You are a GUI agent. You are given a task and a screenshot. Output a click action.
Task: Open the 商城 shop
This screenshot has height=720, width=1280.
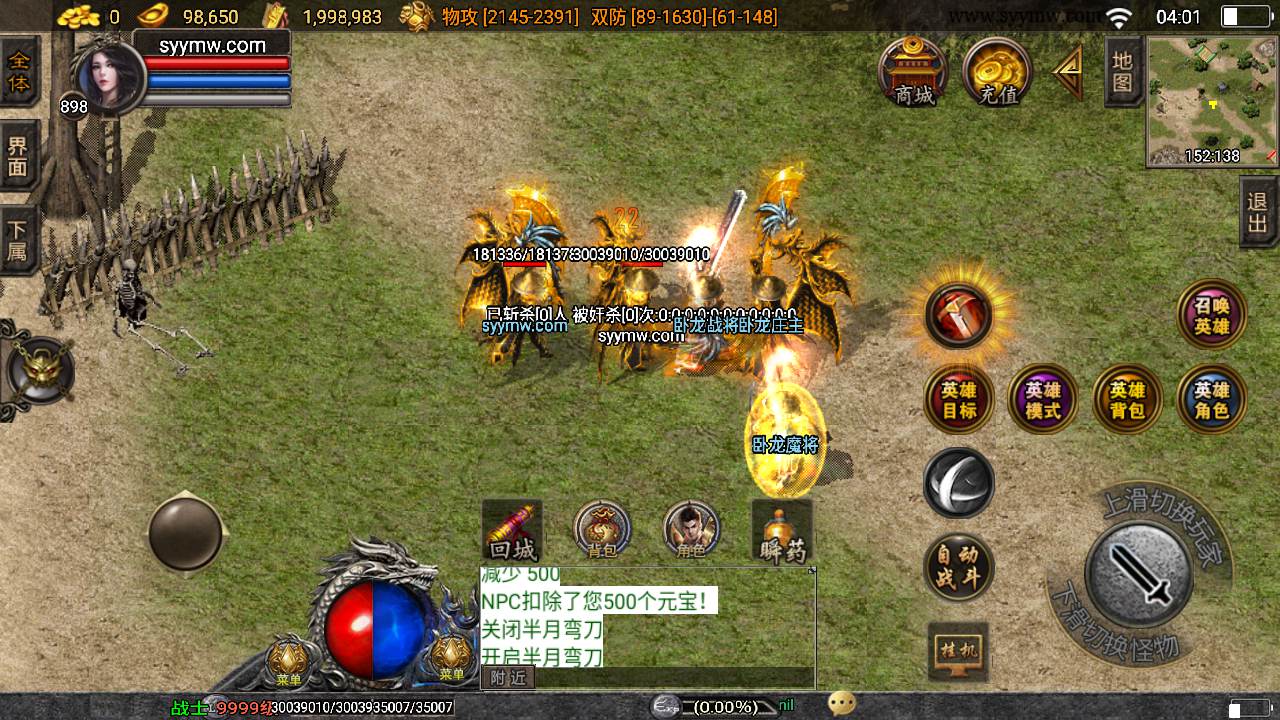914,72
